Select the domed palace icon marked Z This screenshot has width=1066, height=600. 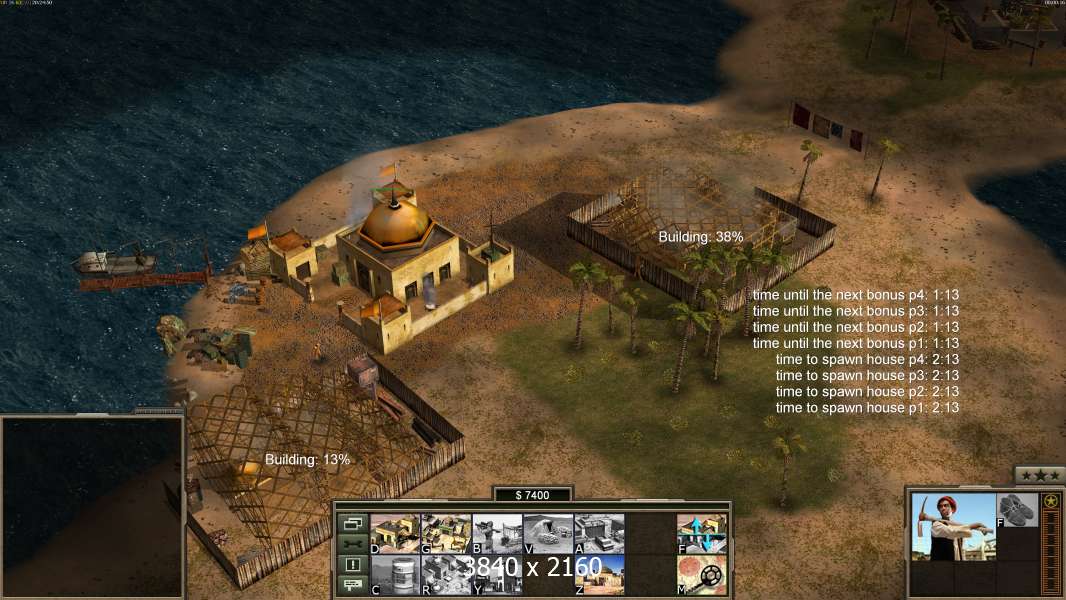[599, 574]
